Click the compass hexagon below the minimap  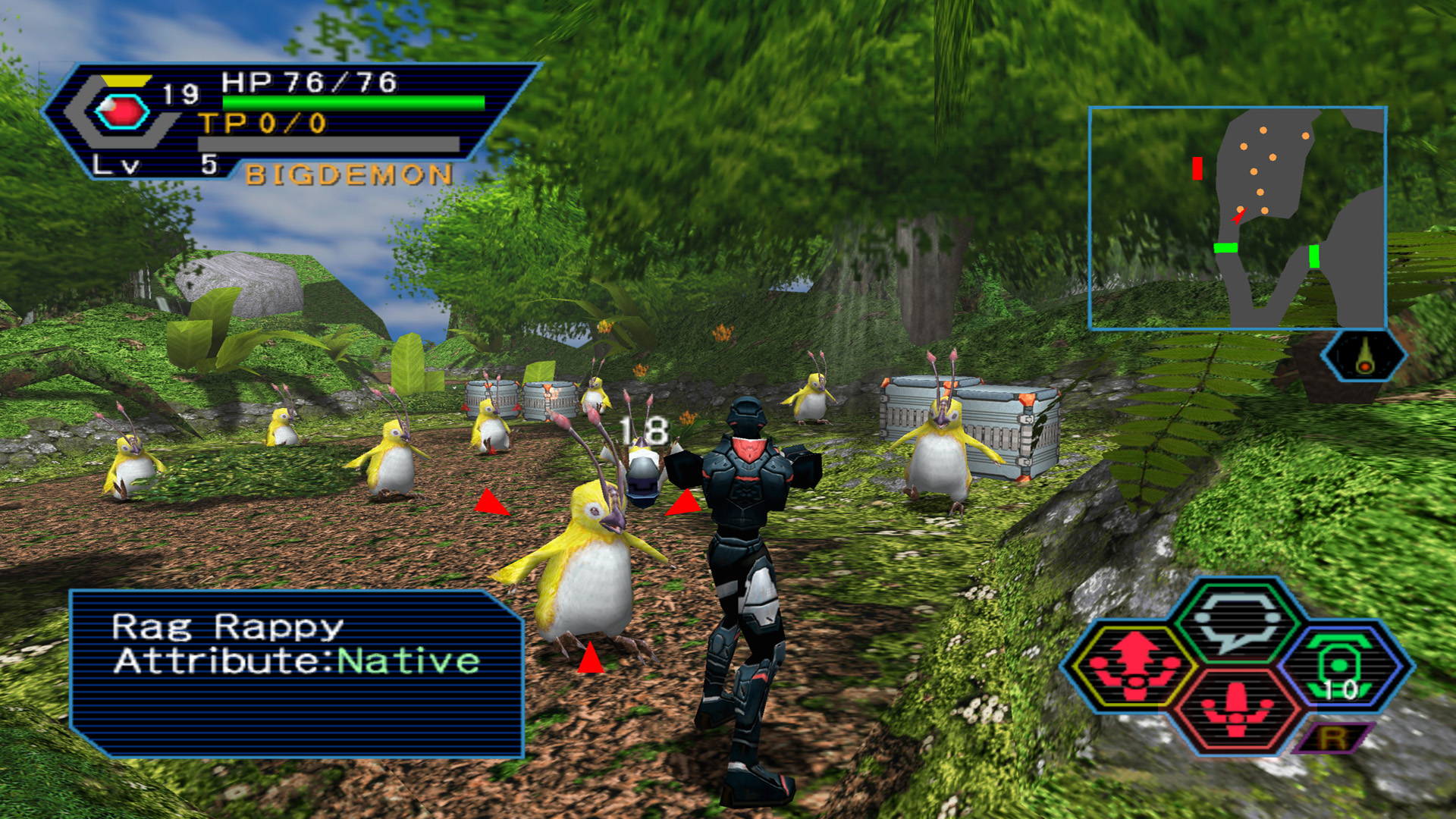(x=1363, y=355)
